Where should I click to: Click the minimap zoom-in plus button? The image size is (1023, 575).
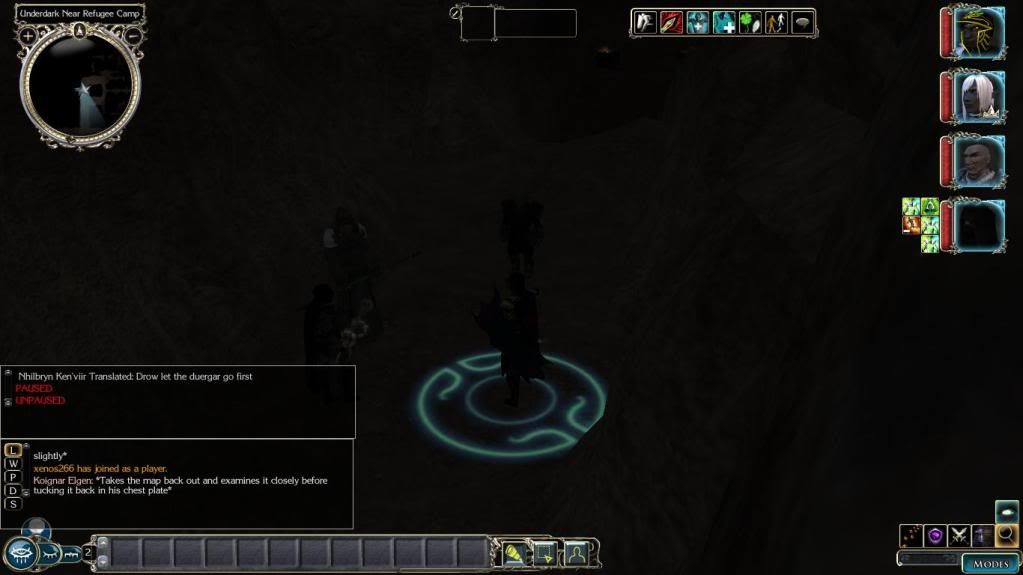click(x=28, y=36)
